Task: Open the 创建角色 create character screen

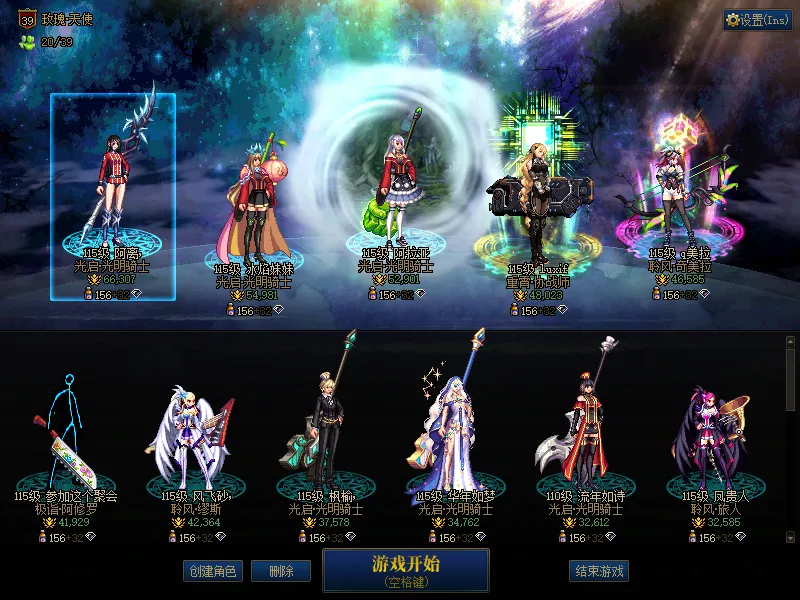Action: pos(211,571)
